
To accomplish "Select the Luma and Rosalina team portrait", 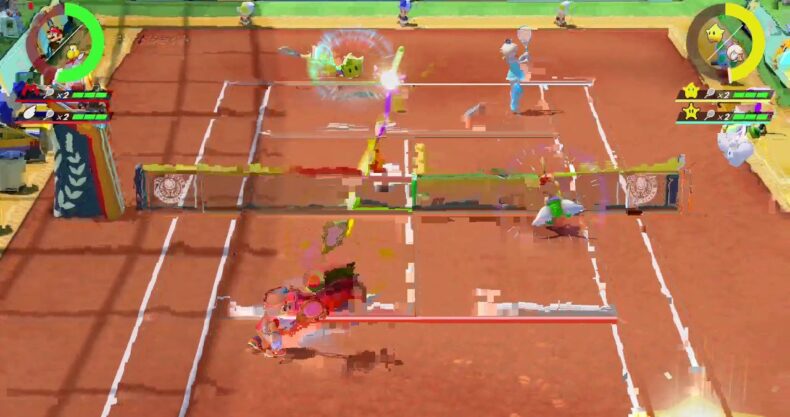I will coord(728,42).
